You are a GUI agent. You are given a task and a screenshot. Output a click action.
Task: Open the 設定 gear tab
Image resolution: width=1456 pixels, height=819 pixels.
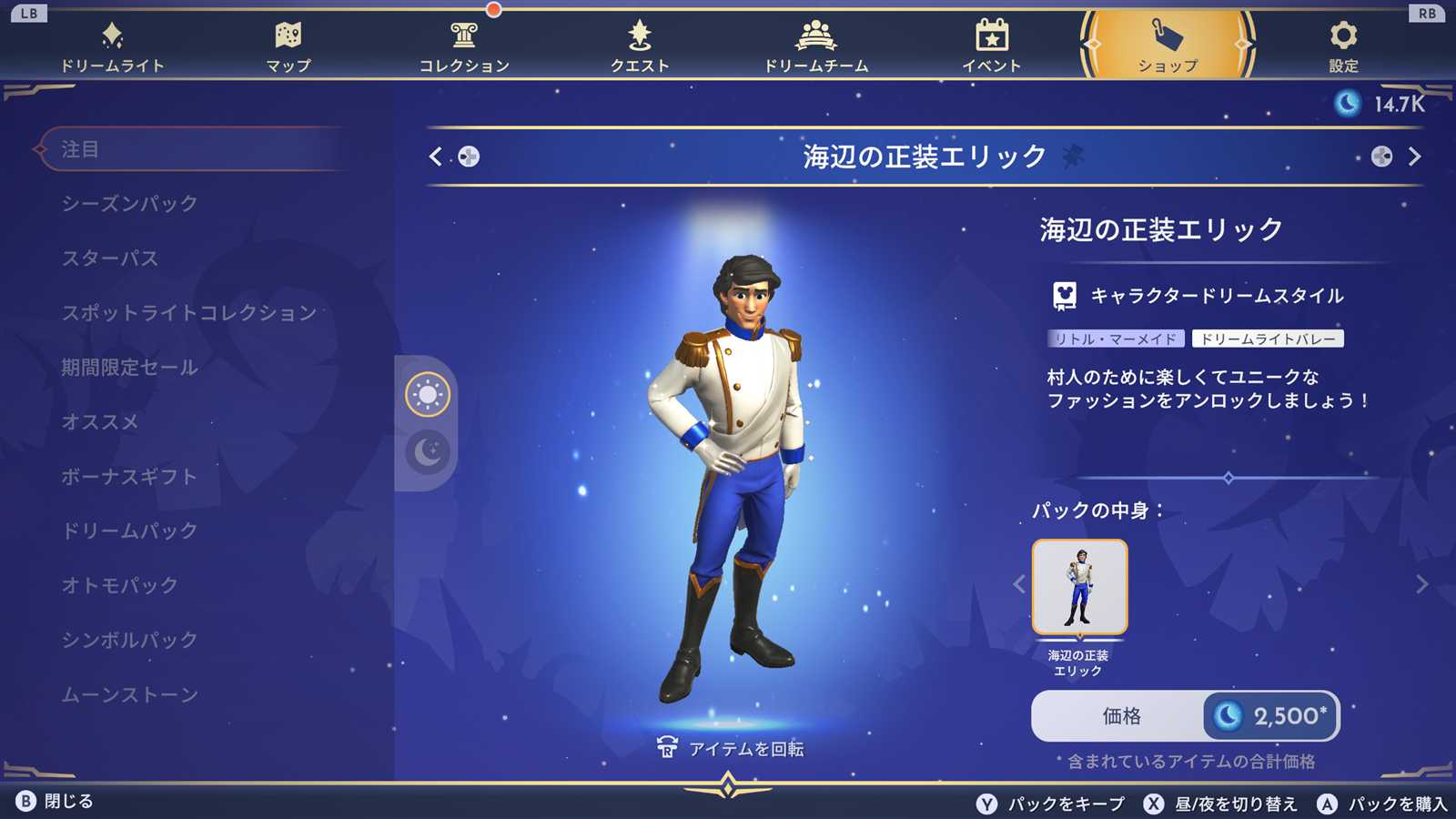click(x=1343, y=47)
